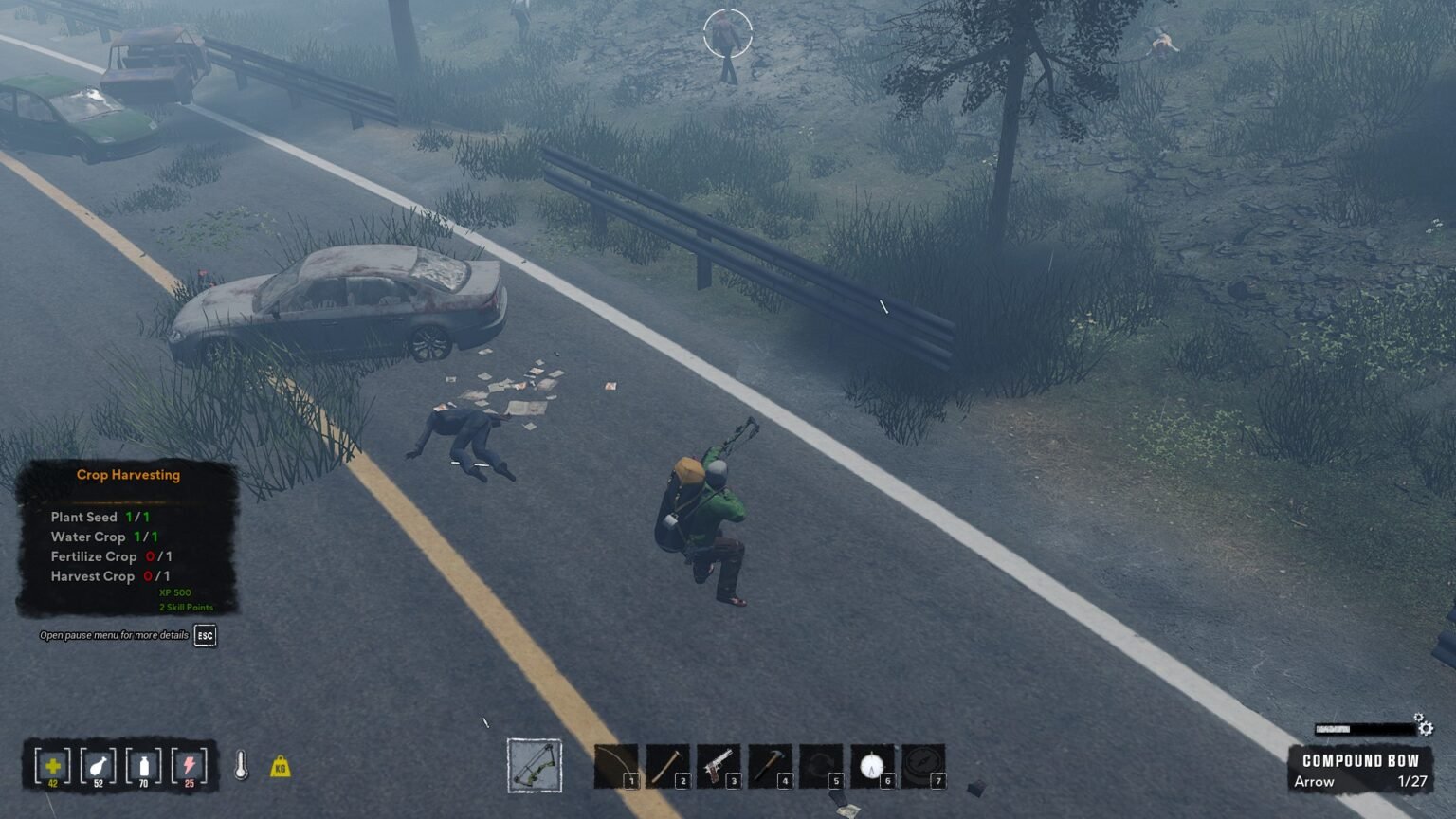1456x819 pixels.
Task: Click the thermometer temperature icon
Action: pyautogui.click(x=241, y=766)
